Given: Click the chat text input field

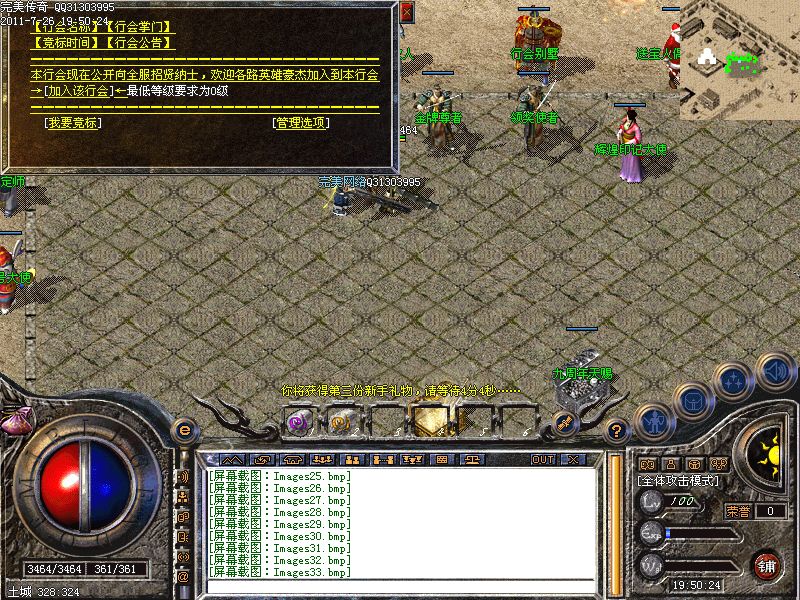Looking at the screenshot, I should pos(400,586).
